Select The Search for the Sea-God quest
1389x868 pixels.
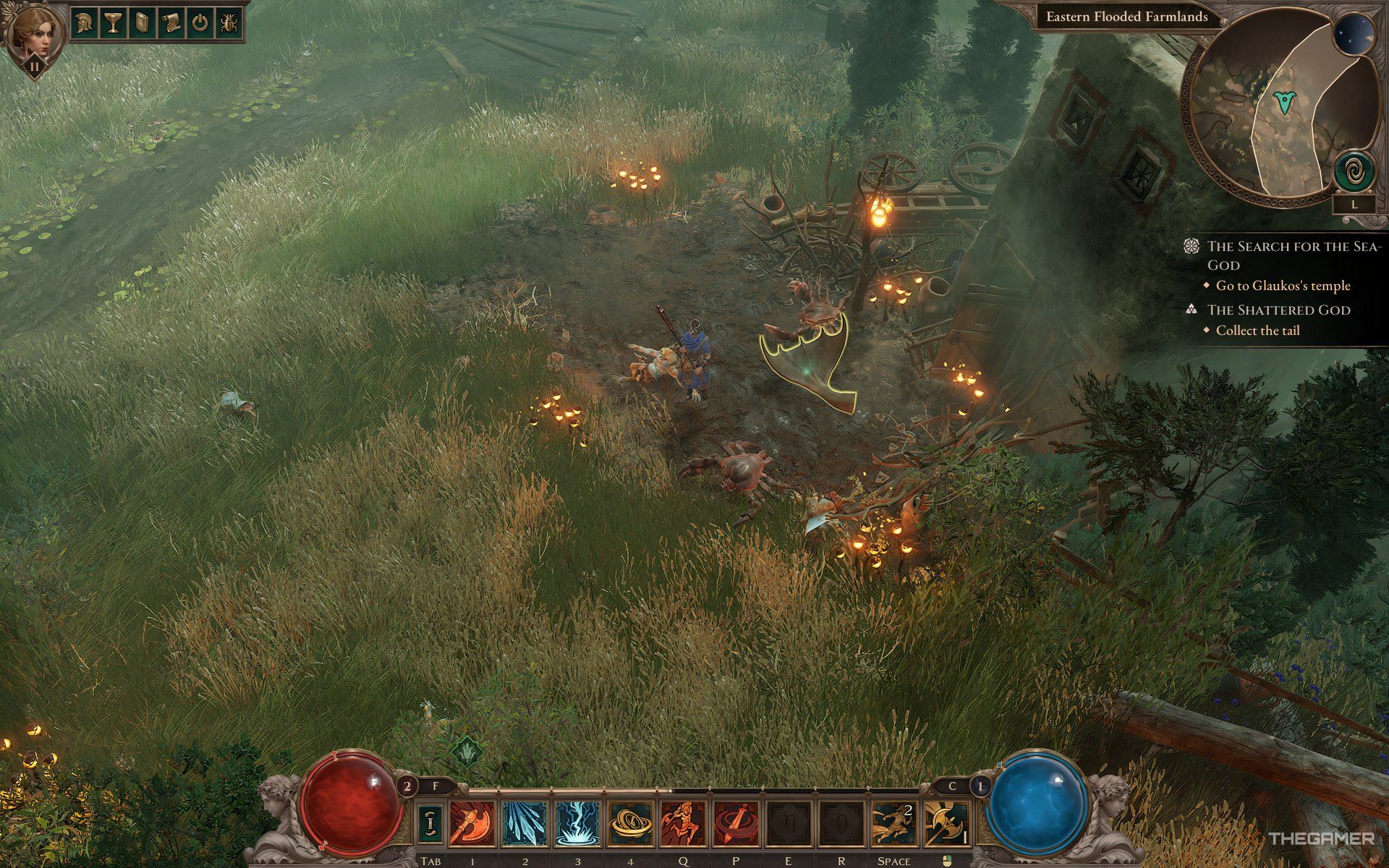1294,255
